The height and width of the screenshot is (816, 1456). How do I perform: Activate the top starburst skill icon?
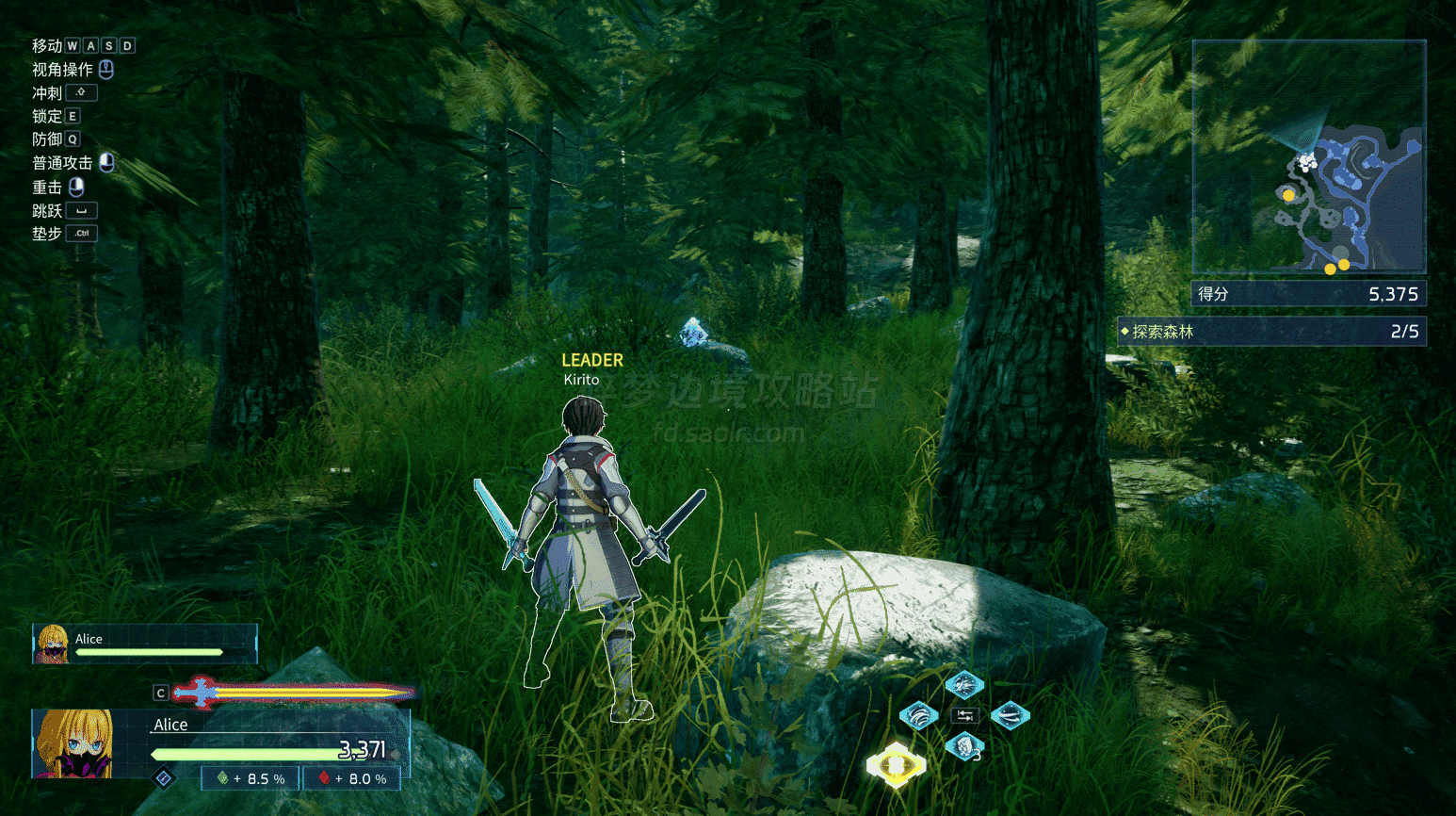(963, 685)
